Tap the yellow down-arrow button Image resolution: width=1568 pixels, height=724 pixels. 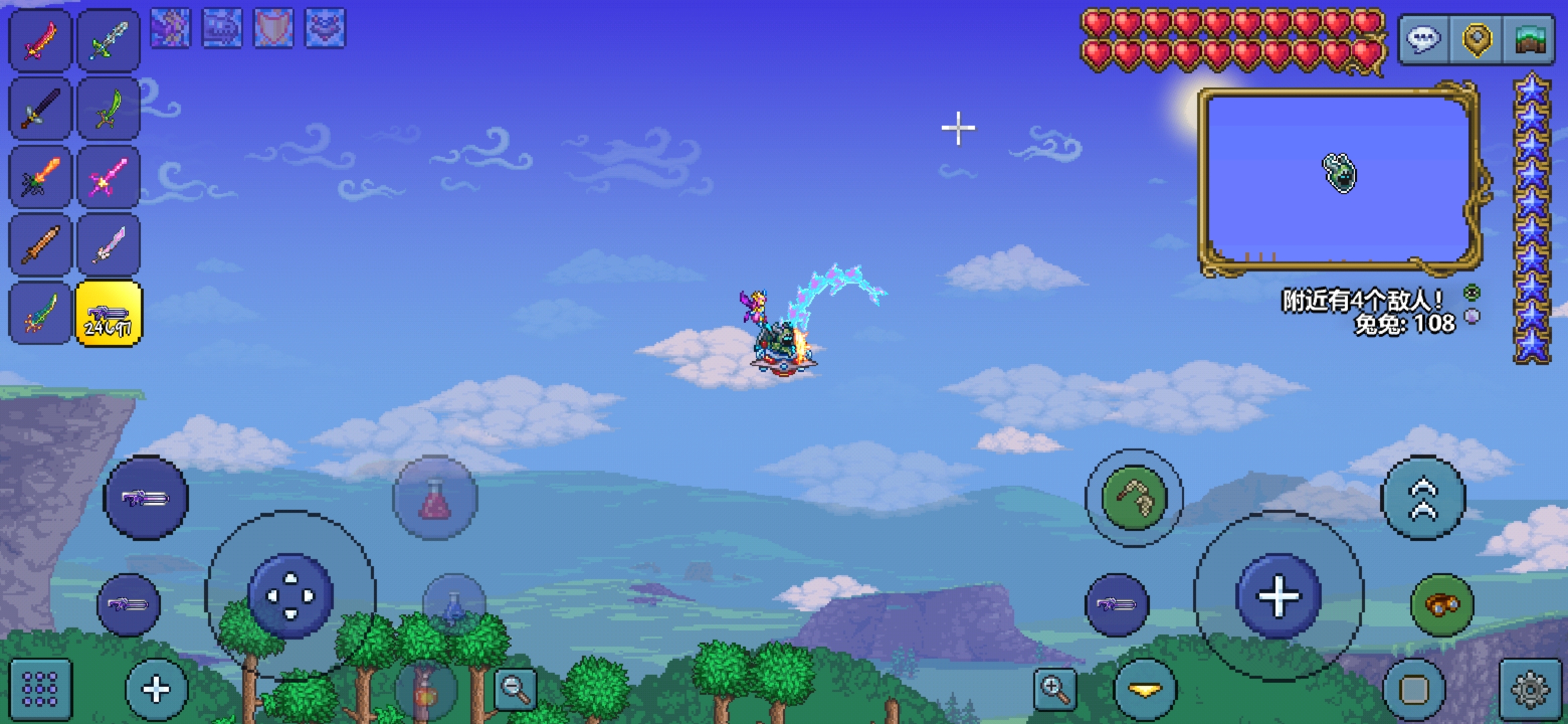(1145, 689)
